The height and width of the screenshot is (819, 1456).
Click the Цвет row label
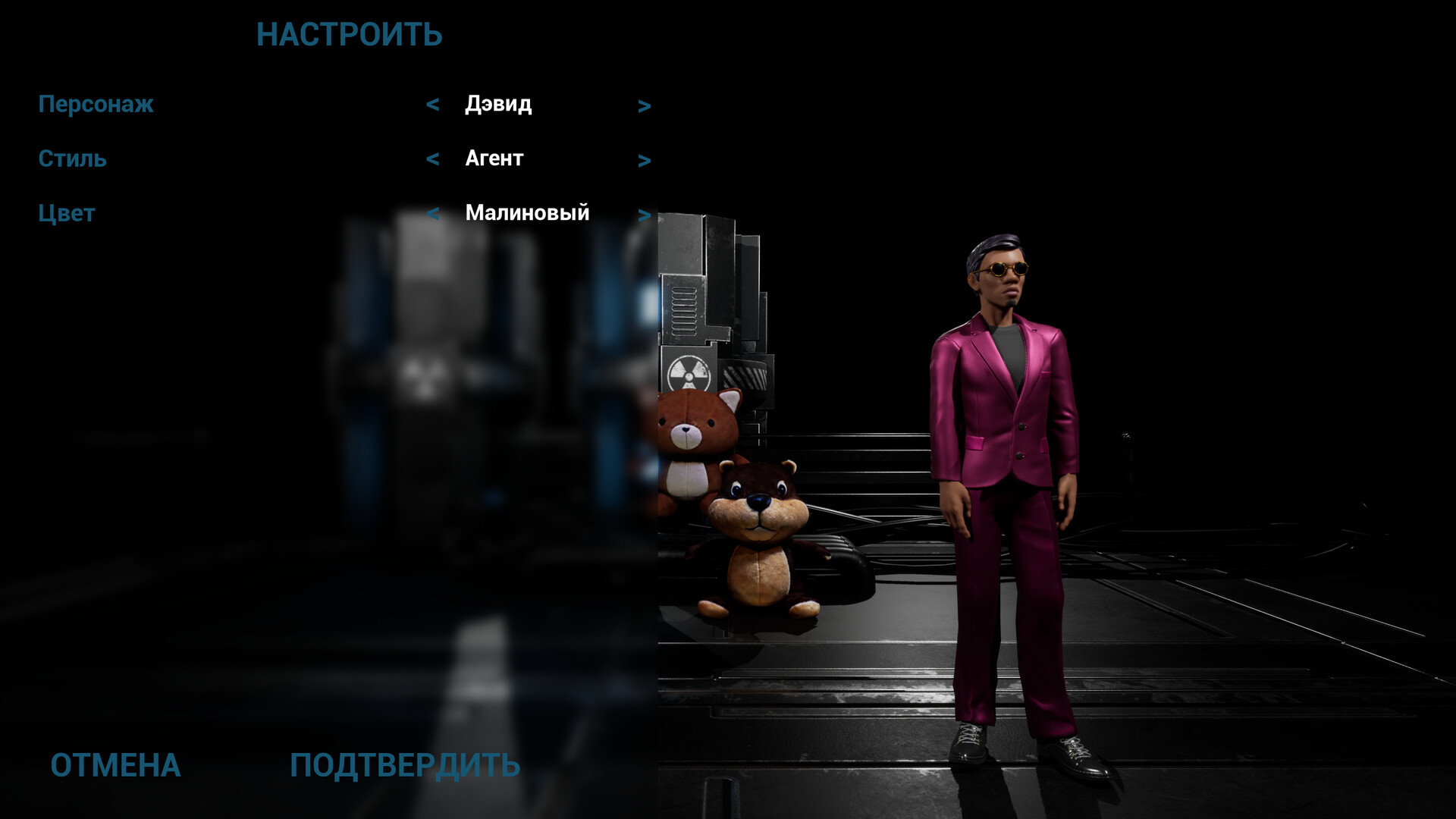tap(67, 212)
